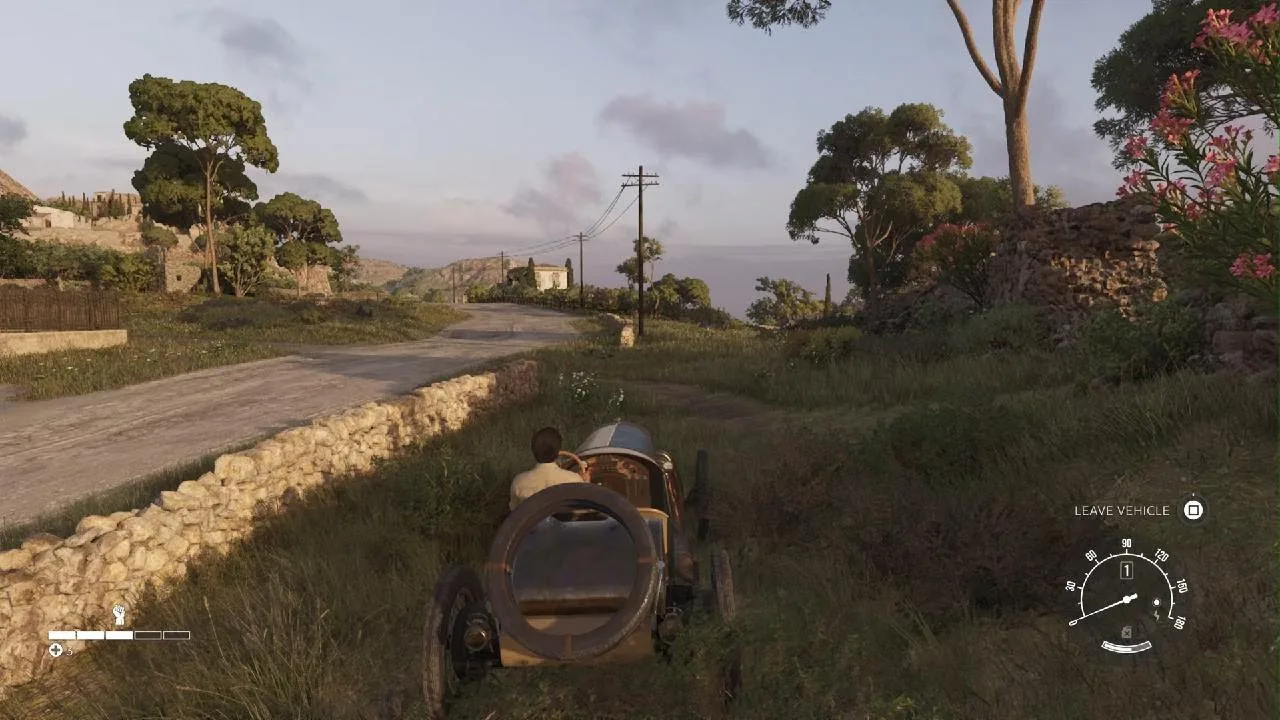Viewport: 1280px width, 720px height.
Task: Use the medkit icon below health bar
Action: (x=56, y=650)
